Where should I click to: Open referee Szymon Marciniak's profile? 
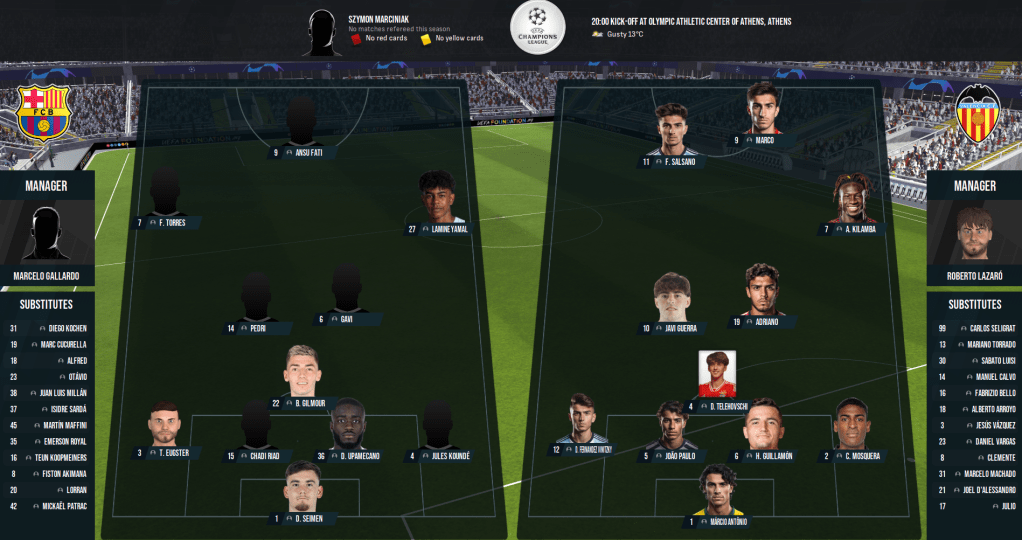tap(323, 32)
